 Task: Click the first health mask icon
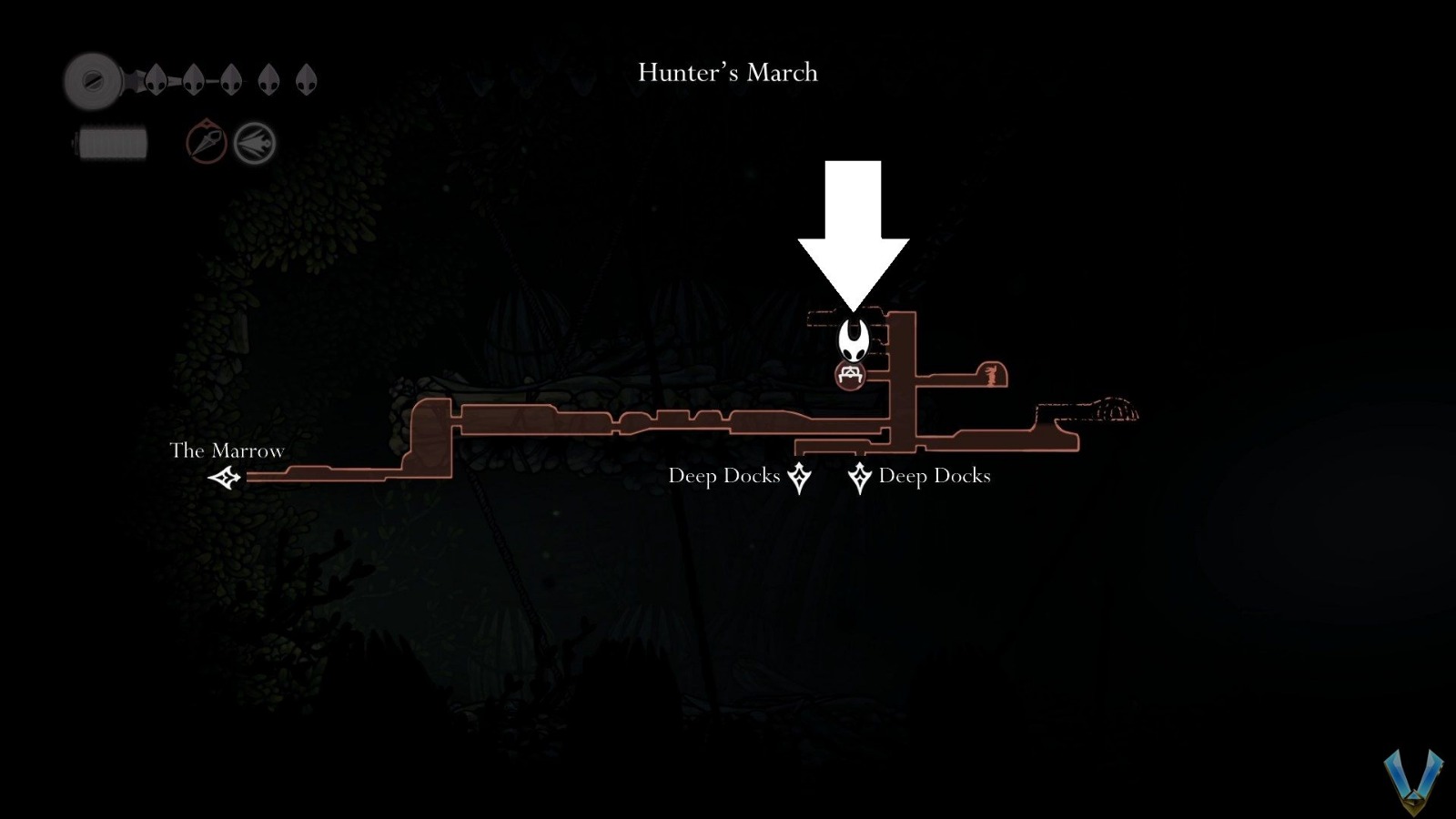[157, 80]
